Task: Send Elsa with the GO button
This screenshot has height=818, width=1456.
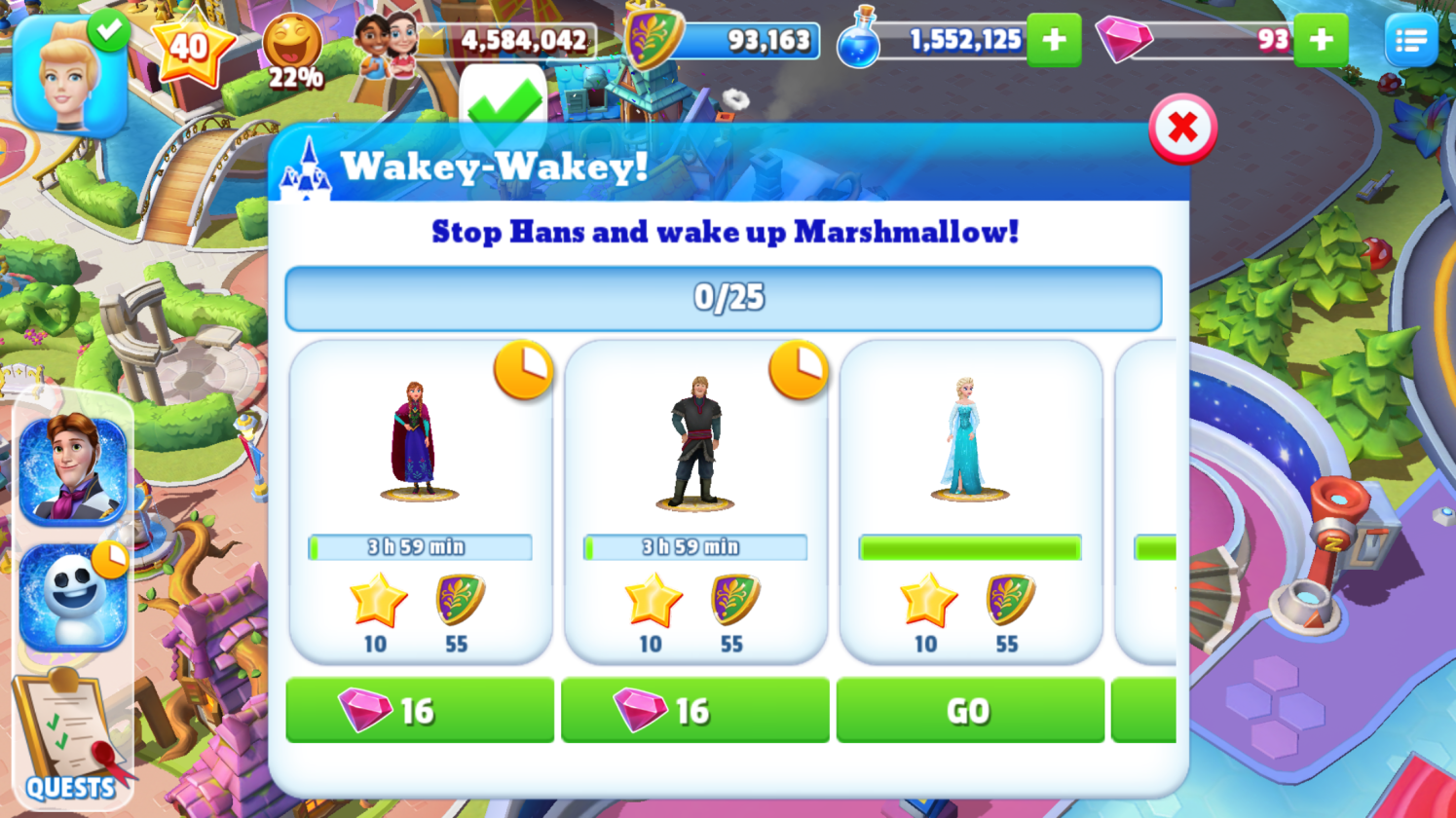Action: pos(970,711)
